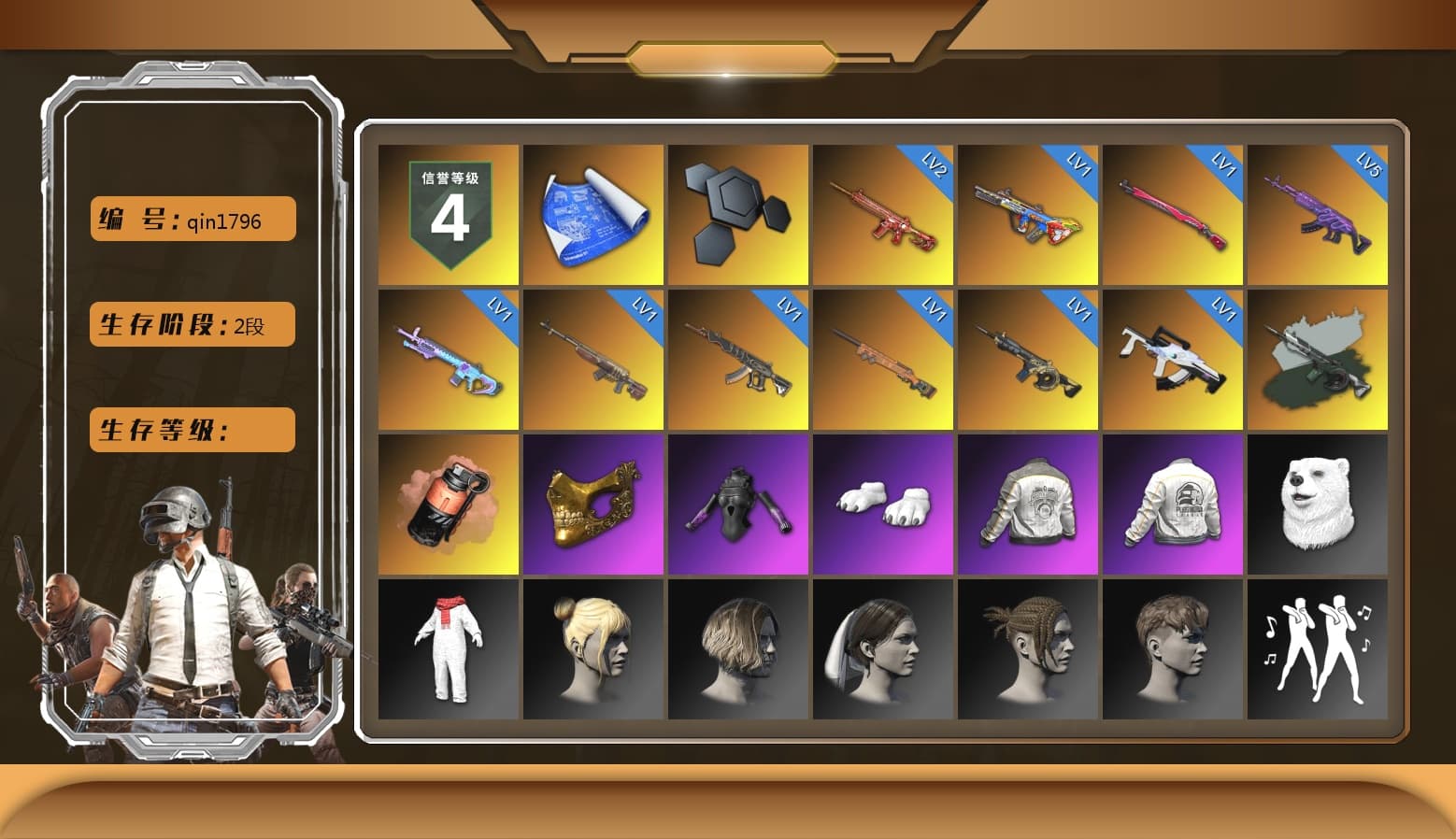Select the blue blueprint item
This screenshot has height=839, width=1456.
(592, 212)
